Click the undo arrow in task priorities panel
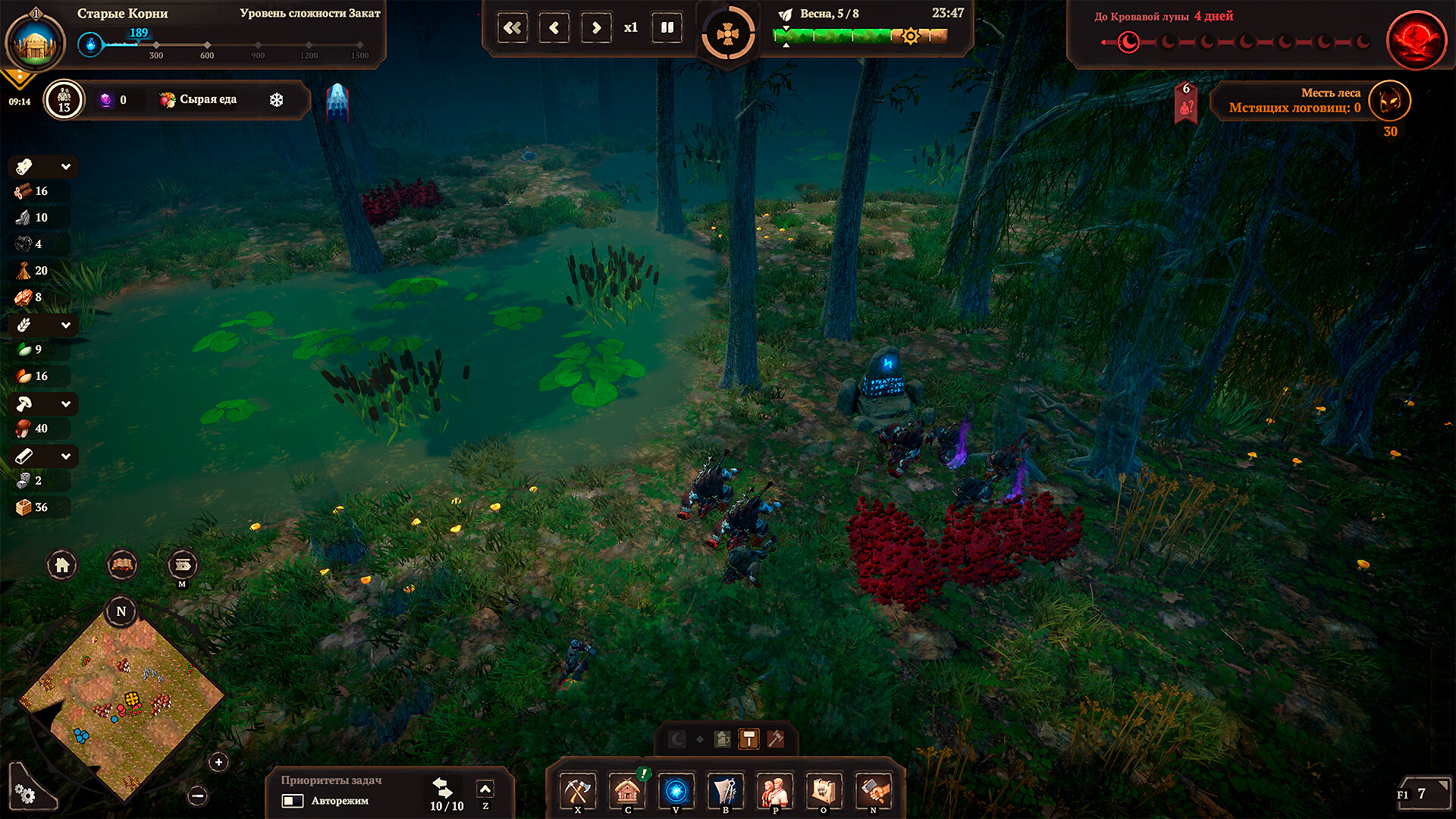 coord(441,787)
